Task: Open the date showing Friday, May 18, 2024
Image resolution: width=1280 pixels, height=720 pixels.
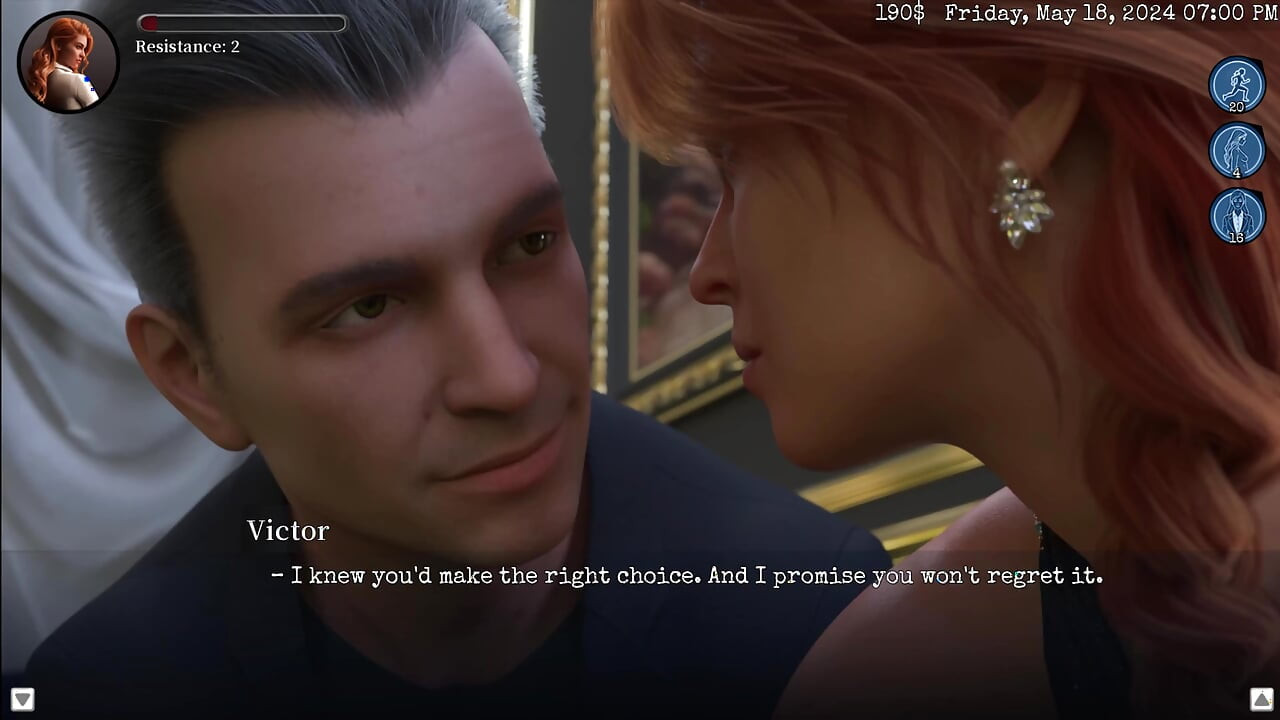Action: pyautogui.click(x=1060, y=13)
